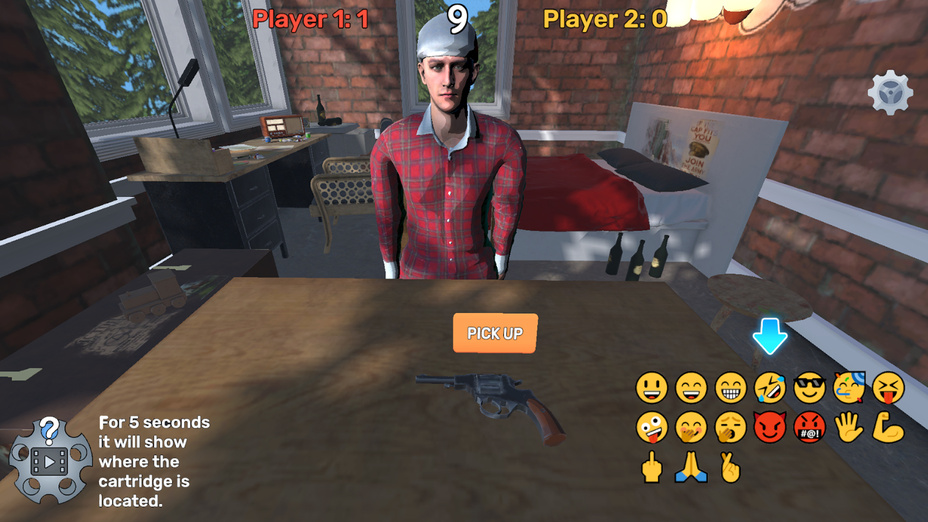Send the crossed fingers emoji
Screen dimensions: 928x522
tap(731, 467)
